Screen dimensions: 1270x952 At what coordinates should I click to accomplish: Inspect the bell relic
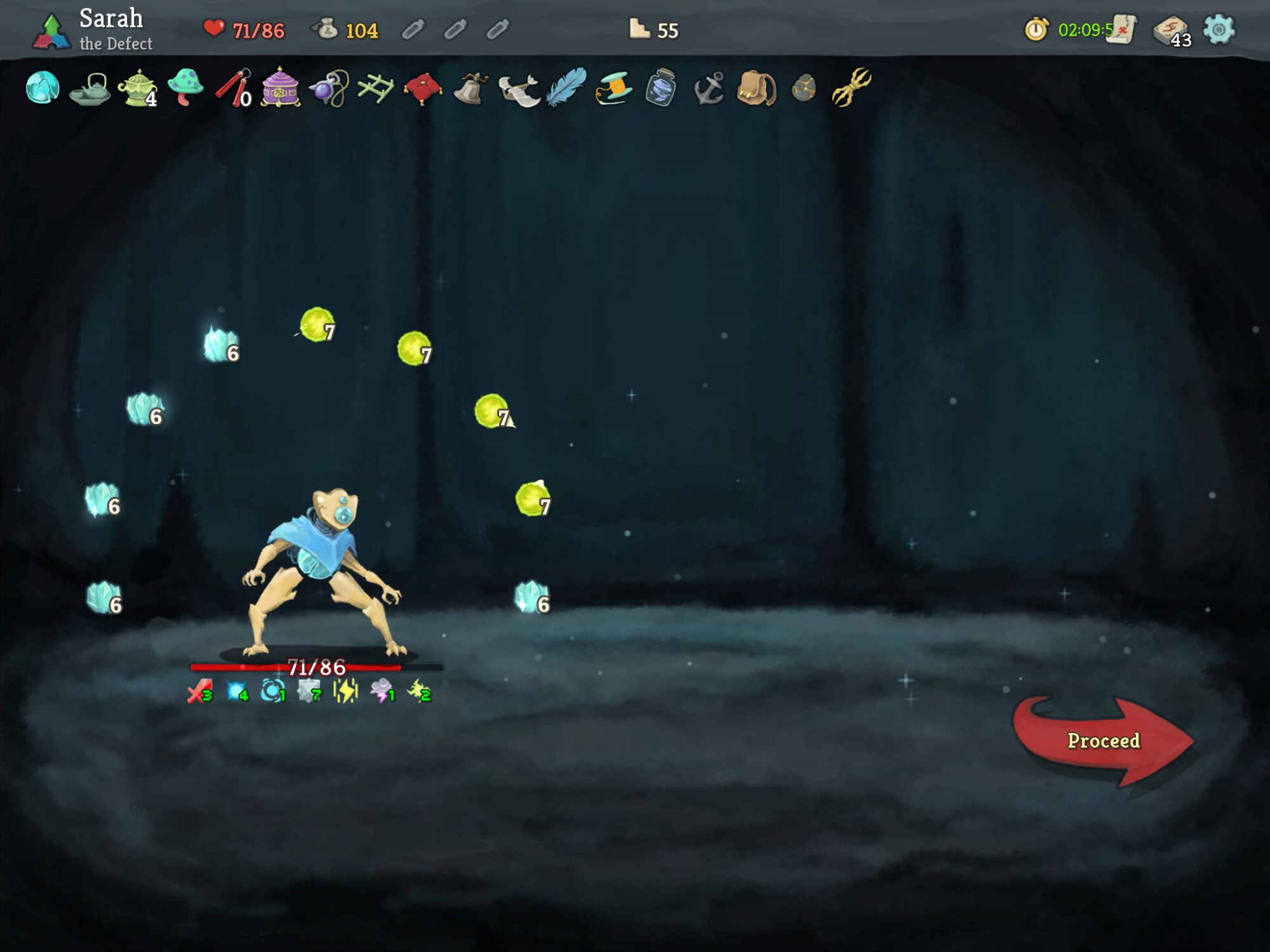tap(471, 88)
